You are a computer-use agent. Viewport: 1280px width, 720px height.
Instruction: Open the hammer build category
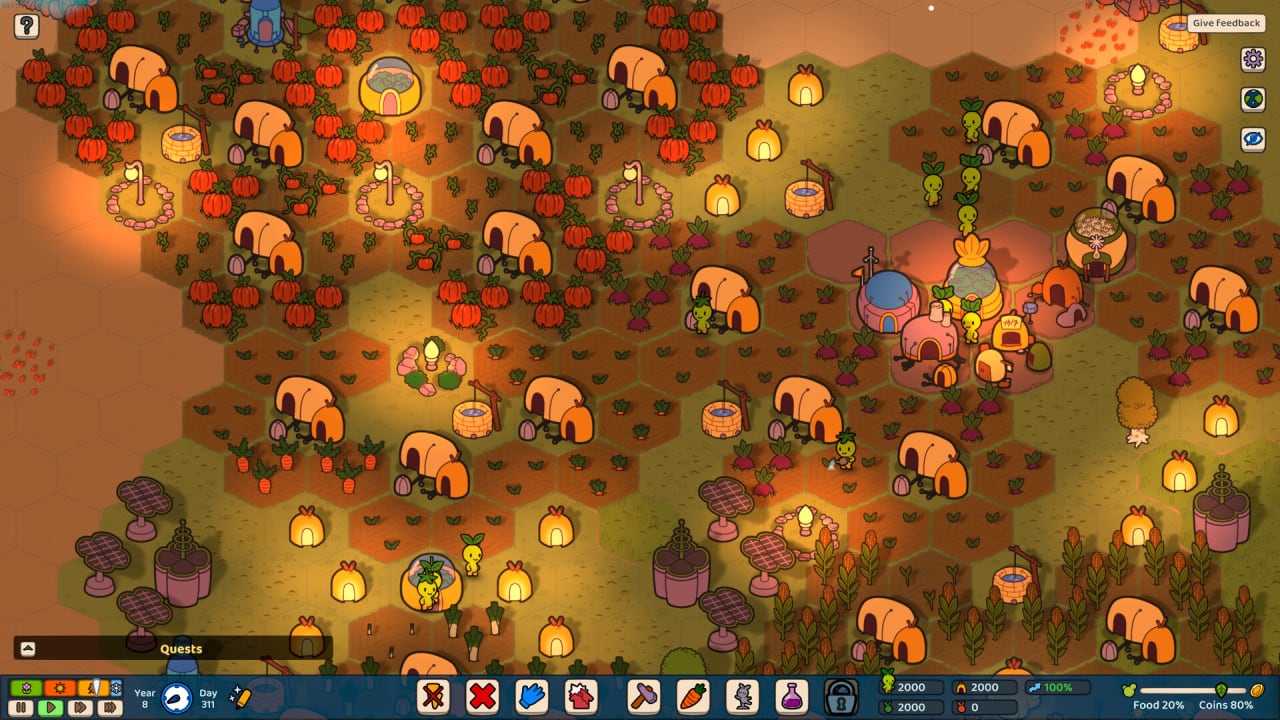coord(642,696)
